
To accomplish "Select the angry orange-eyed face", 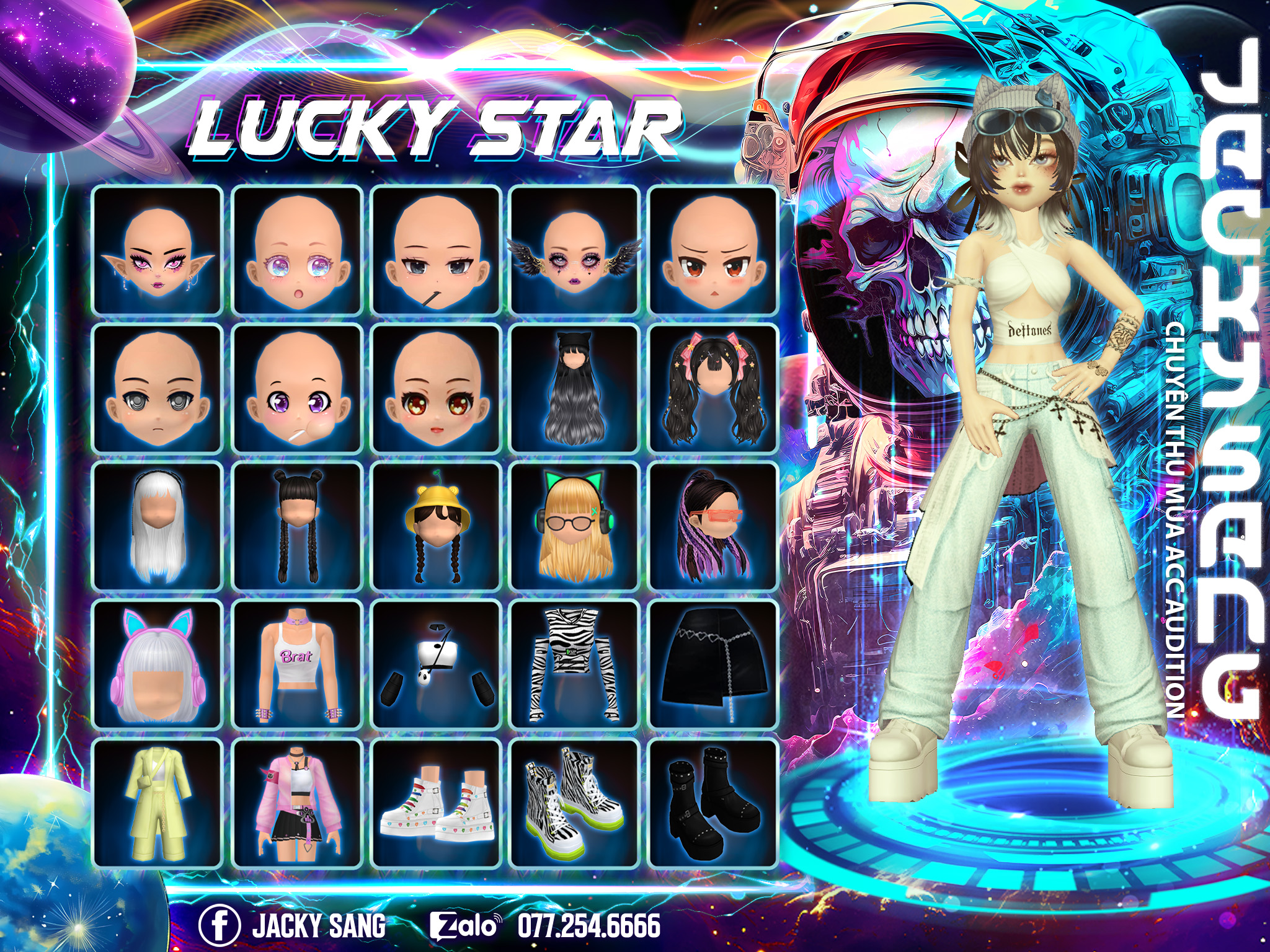I will click(x=713, y=250).
